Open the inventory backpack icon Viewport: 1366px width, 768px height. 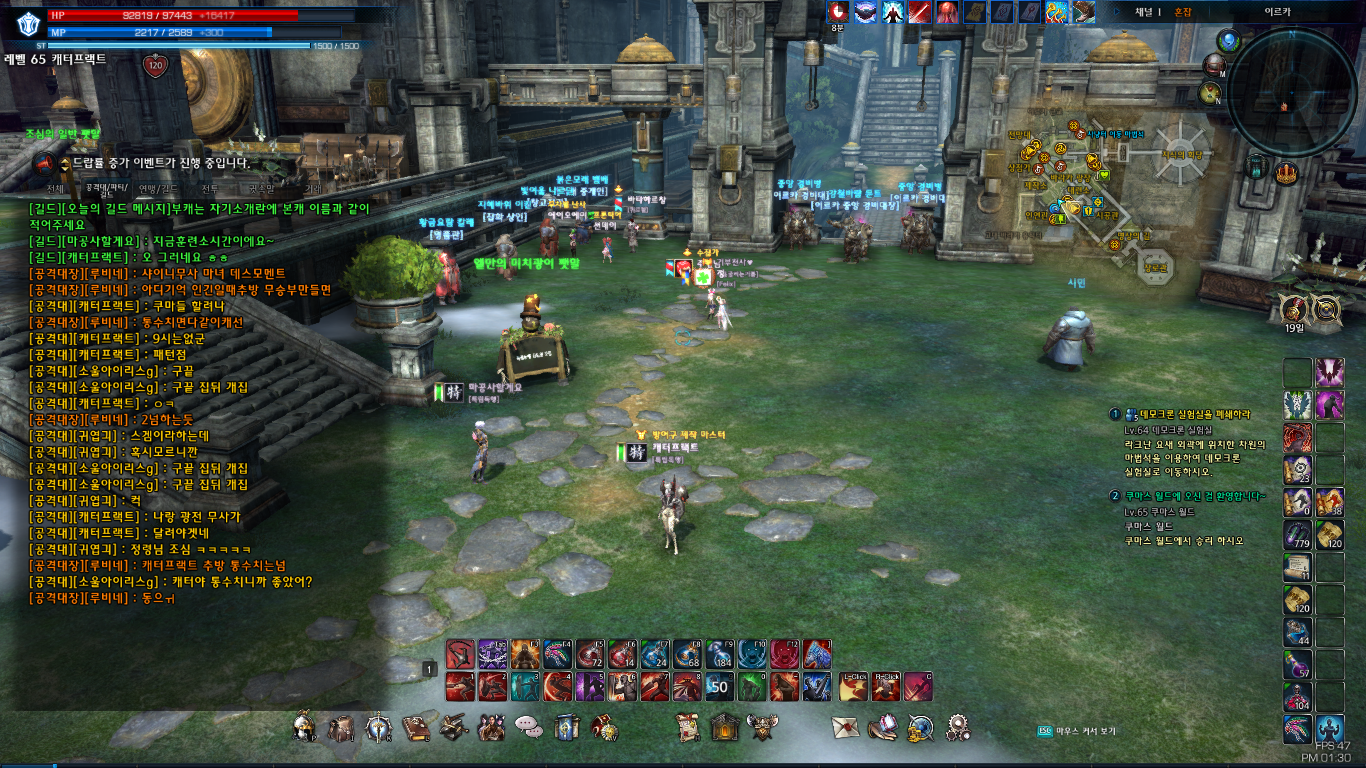pos(341,728)
